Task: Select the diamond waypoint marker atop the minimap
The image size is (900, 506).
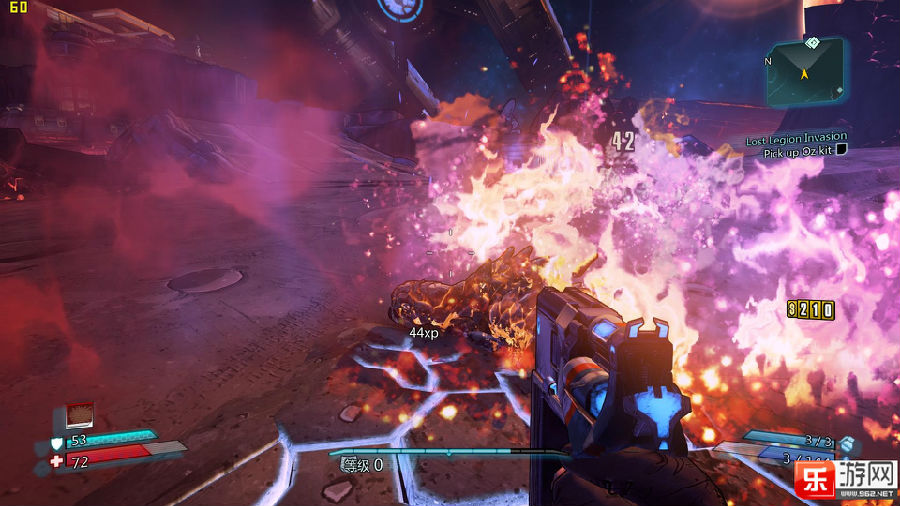Action: click(811, 42)
